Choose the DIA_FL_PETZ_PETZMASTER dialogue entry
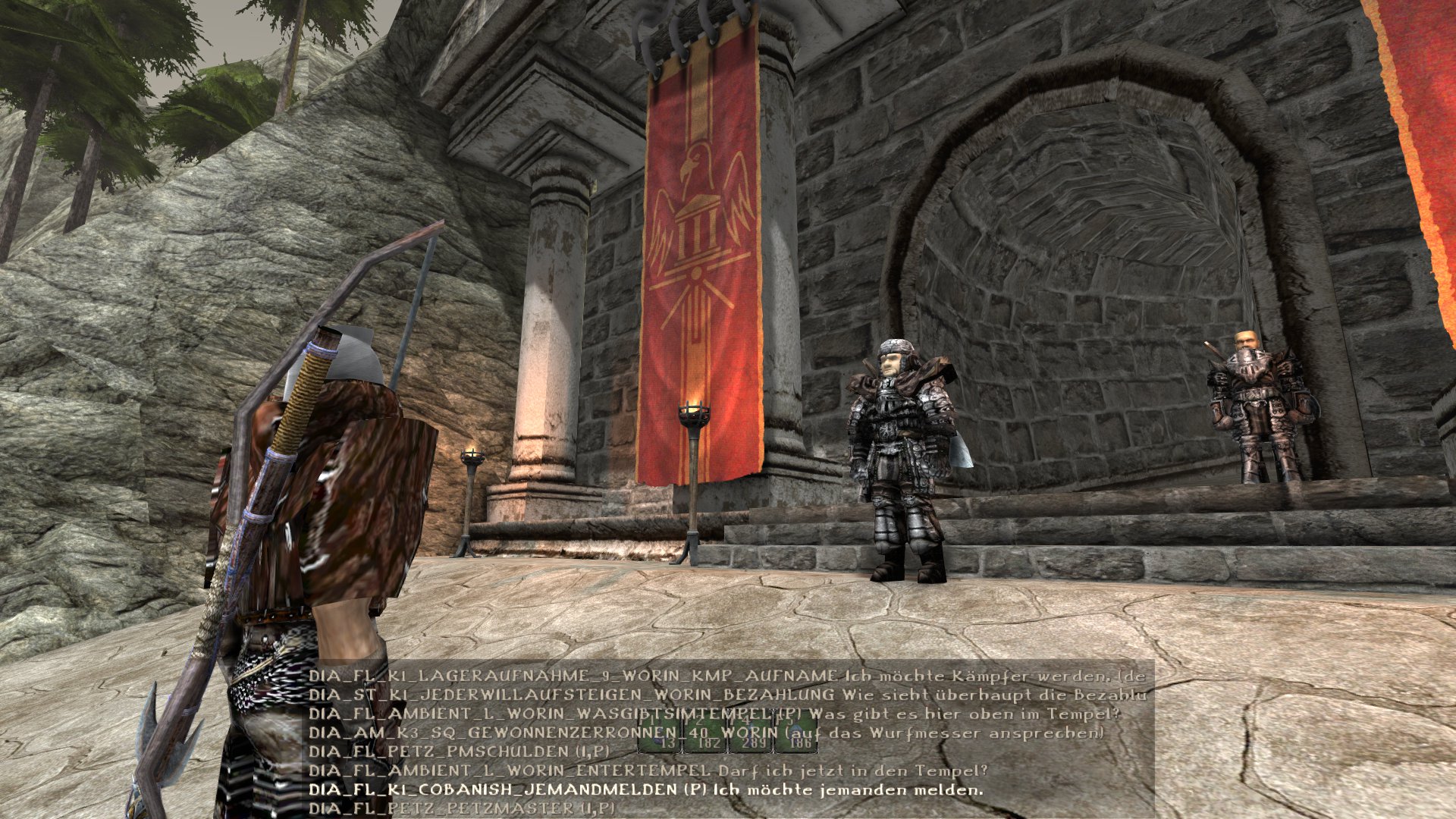This screenshot has width=1456, height=819. click(461, 808)
